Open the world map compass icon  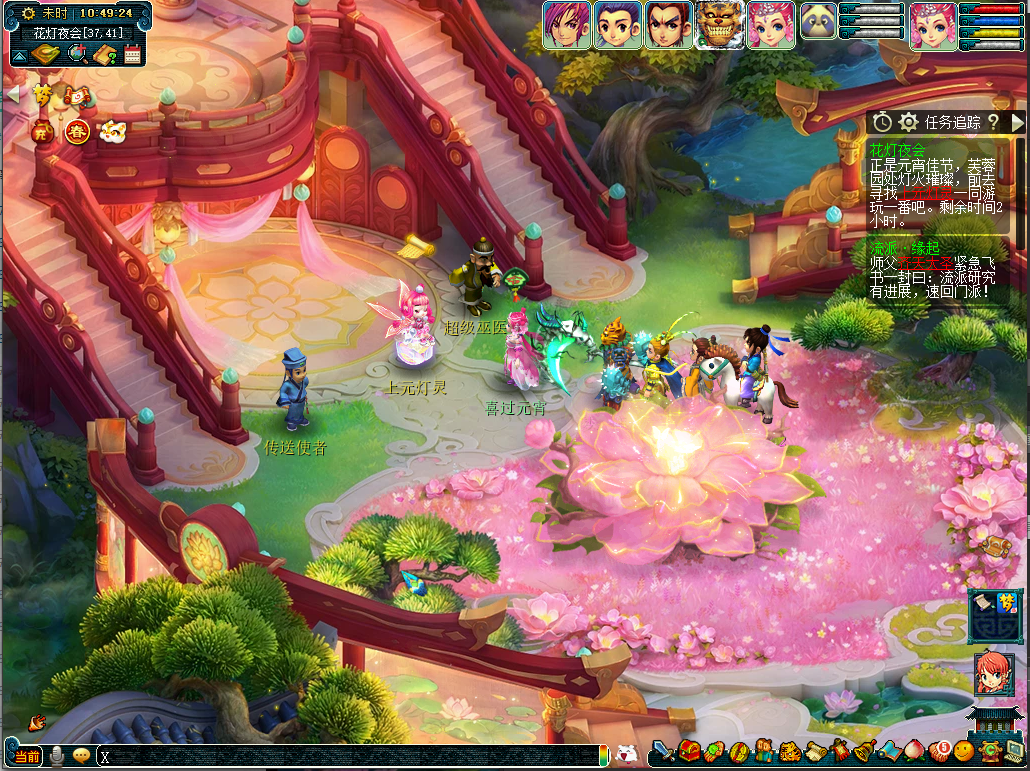(46, 54)
